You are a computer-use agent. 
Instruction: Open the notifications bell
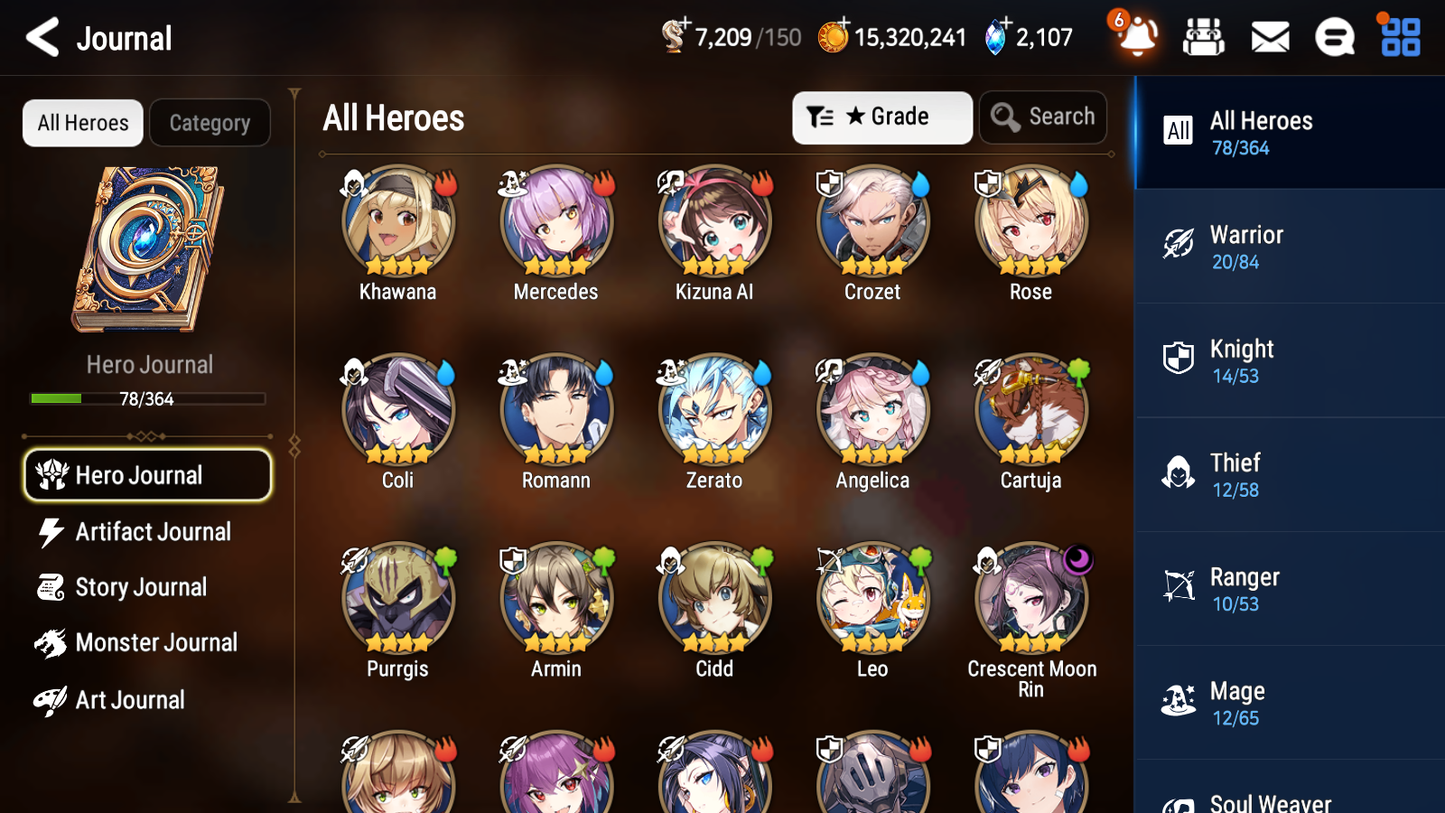pyautogui.click(x=1133, y=36)
